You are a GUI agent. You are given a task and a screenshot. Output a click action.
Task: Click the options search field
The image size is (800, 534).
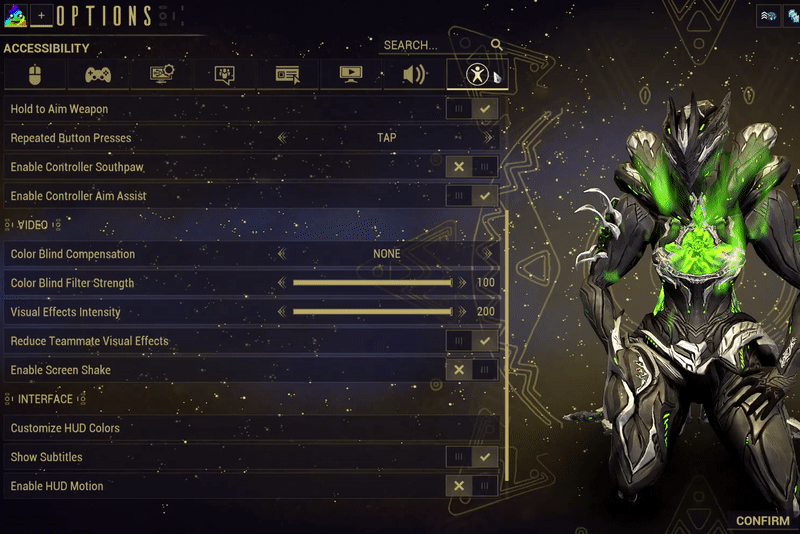[430, 45]
